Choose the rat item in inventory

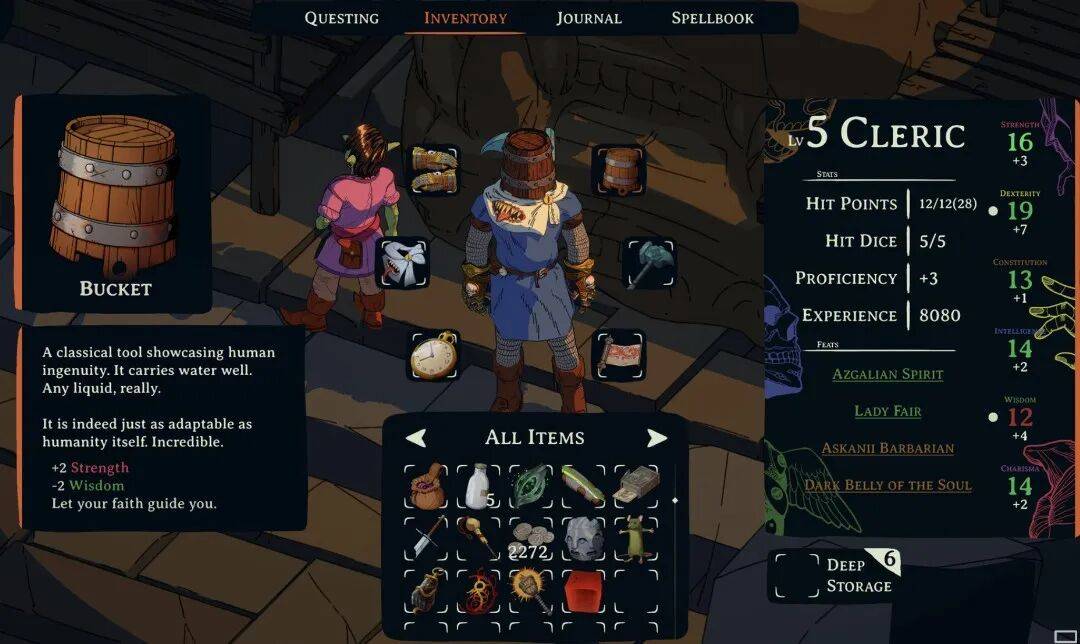coord(636,538)
